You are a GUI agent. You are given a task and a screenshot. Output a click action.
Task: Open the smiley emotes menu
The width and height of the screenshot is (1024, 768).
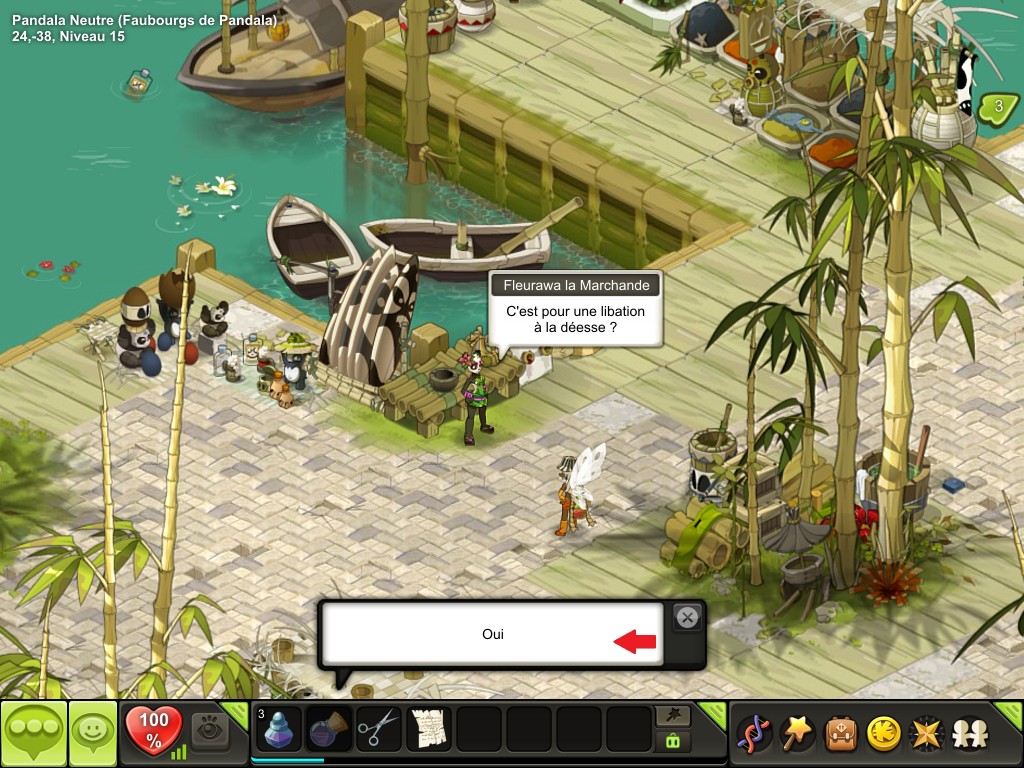point(92,734)
